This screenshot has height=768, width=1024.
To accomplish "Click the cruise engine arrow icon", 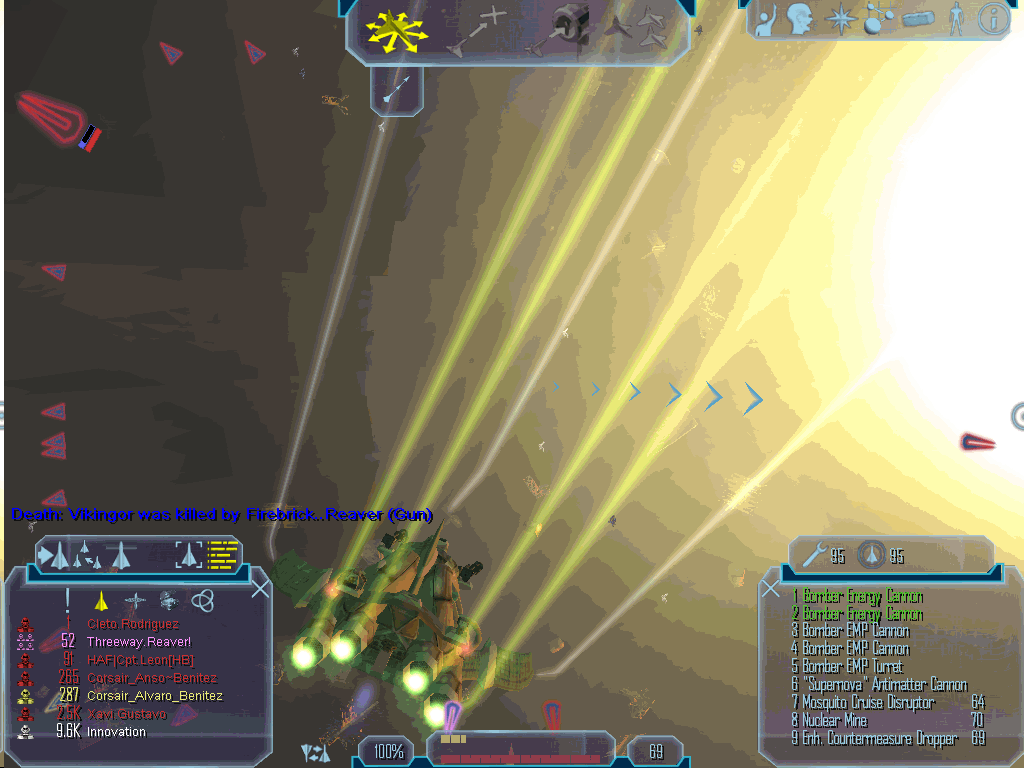I will tap(397, 92).
